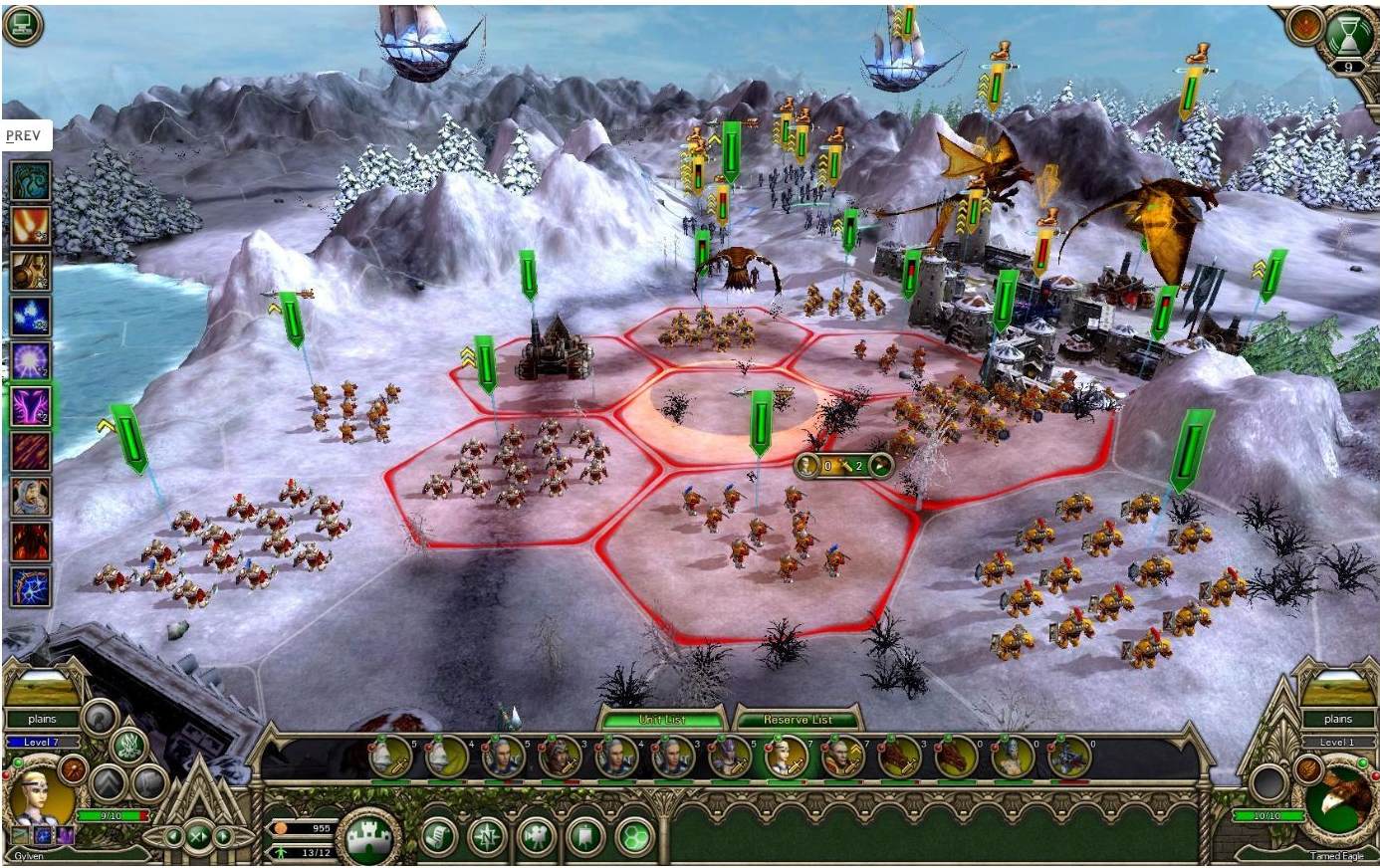The image size is (1380, 868).
Task: Open the Reserve List tab
Action: pos(799,719)
